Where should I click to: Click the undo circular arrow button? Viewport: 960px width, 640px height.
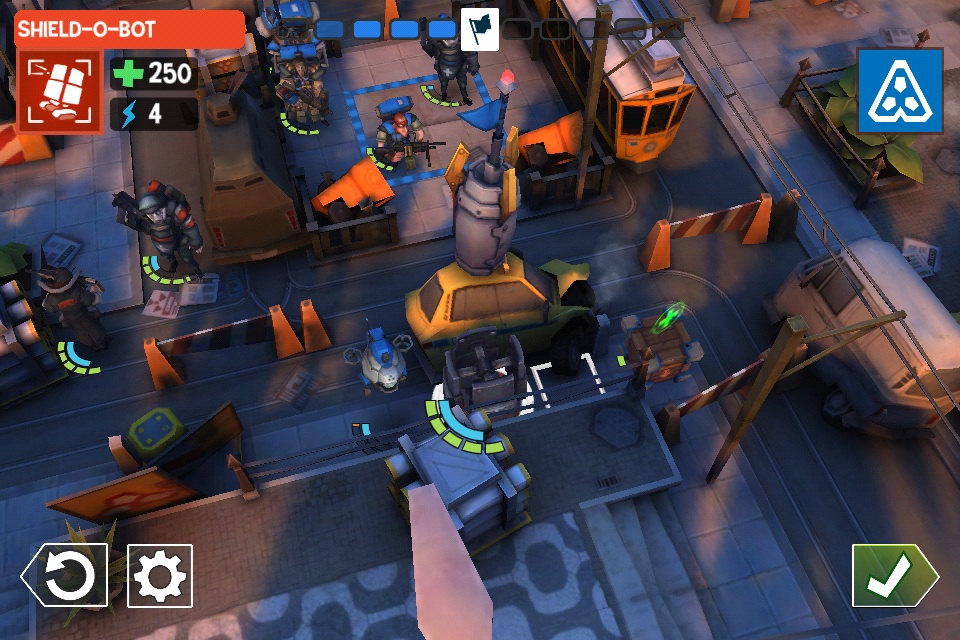coord(68,576)
